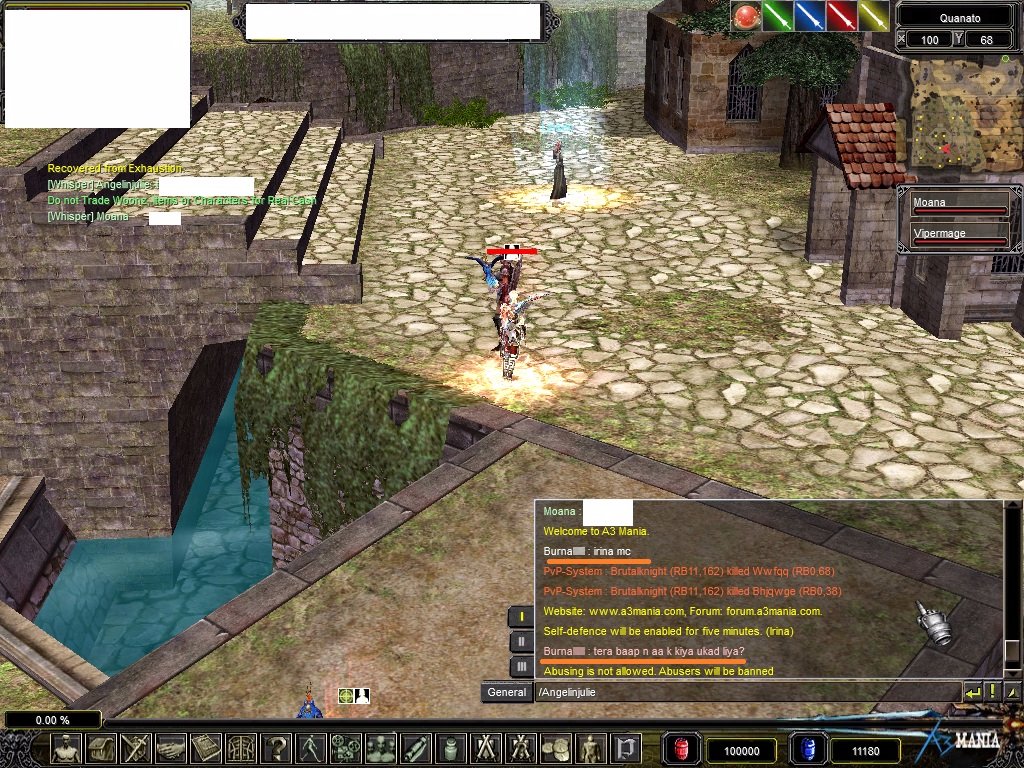Send chat with the enter arrow button
The width and height of the screenshot is (1024, 768).
tap(972, 692)
